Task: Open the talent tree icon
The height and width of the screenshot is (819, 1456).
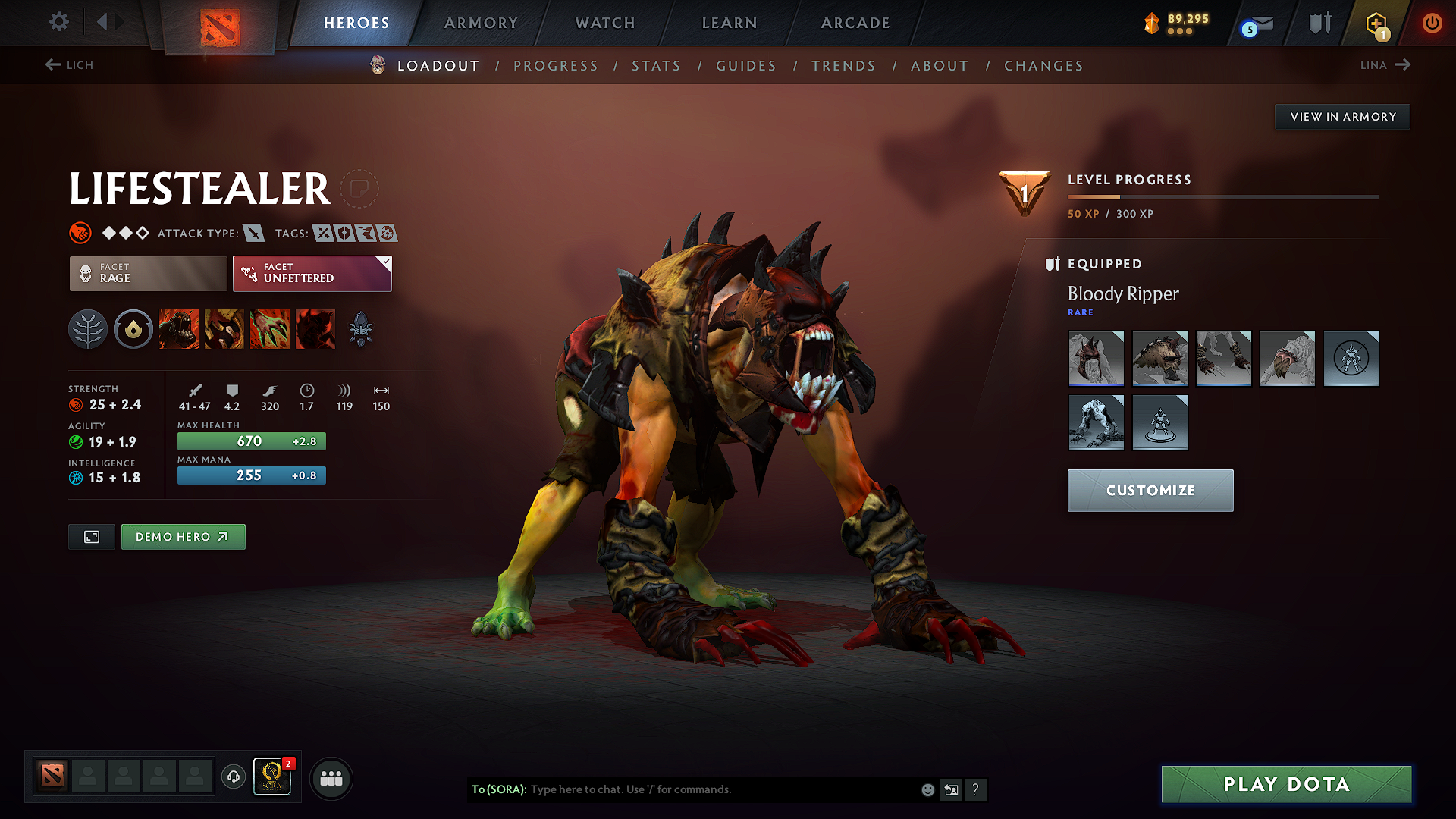Action: tap(88, 328)
